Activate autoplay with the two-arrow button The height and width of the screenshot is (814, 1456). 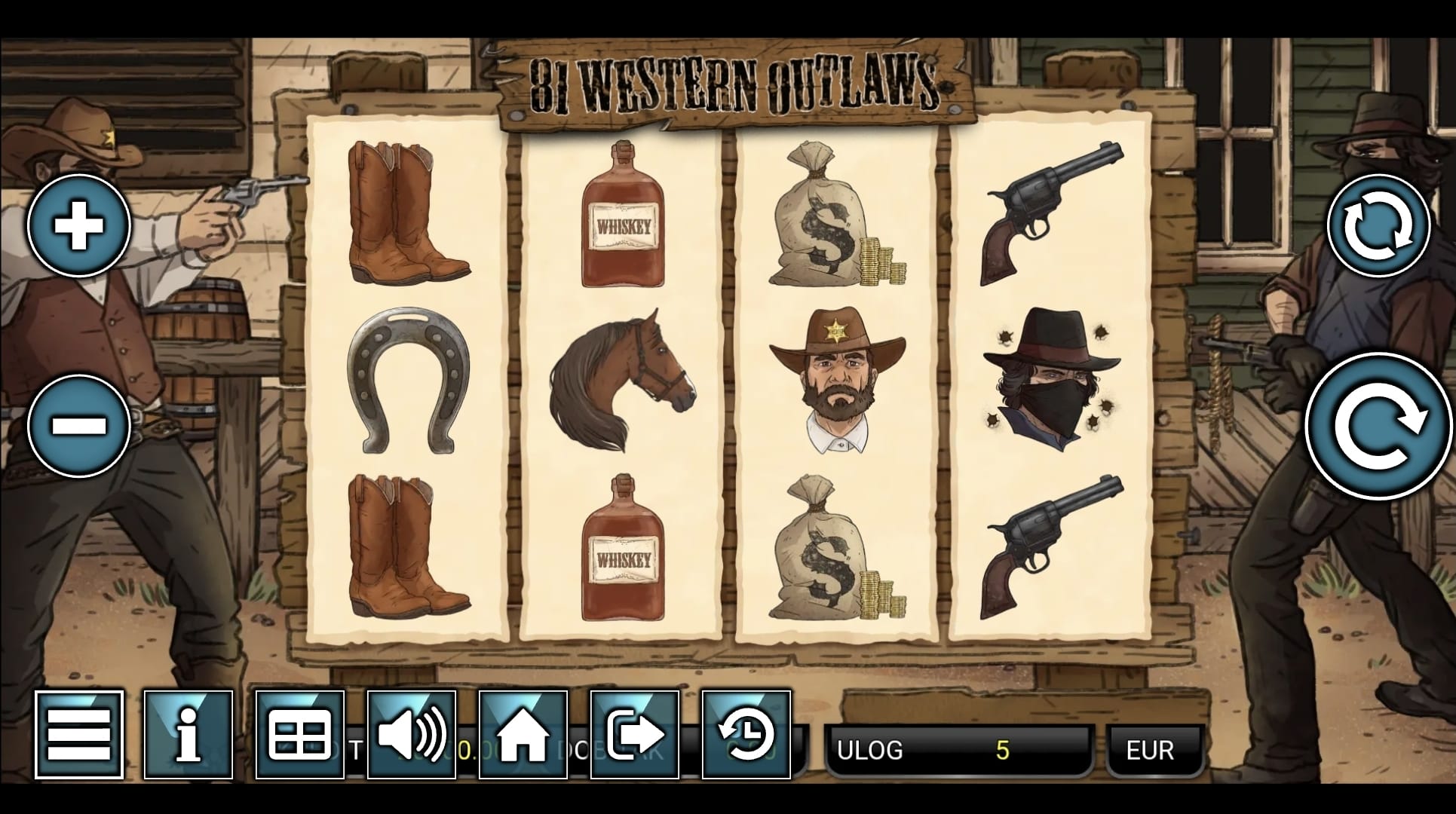(1378, 225)
